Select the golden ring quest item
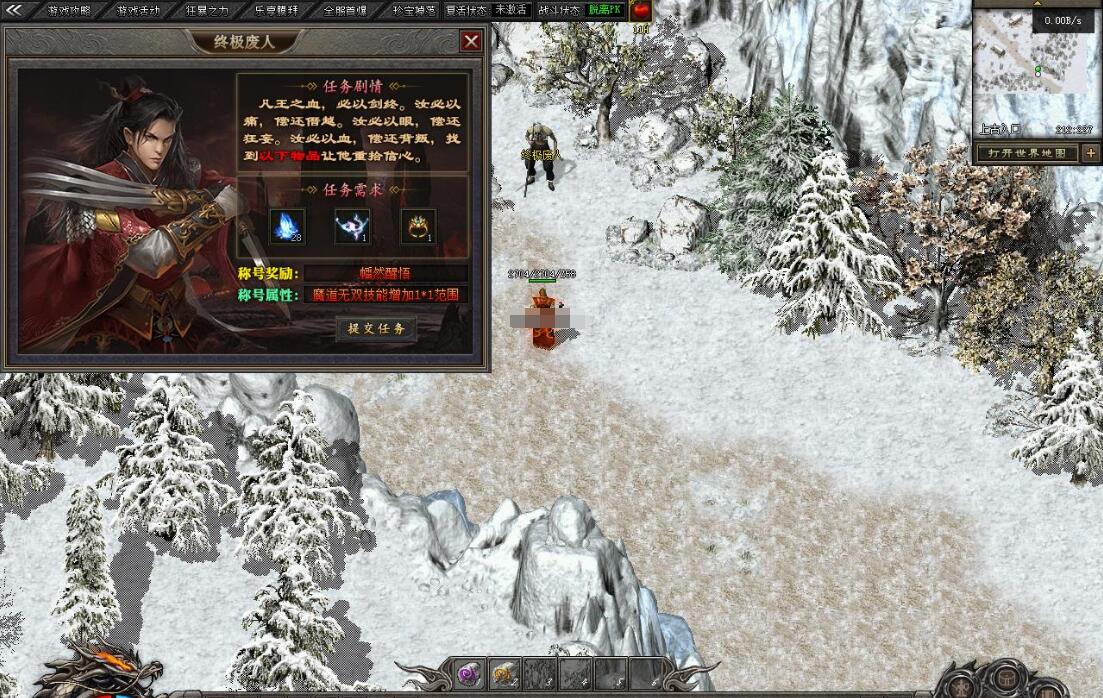The width and height of the screenshot is (1103, 698). coord(418,226)
